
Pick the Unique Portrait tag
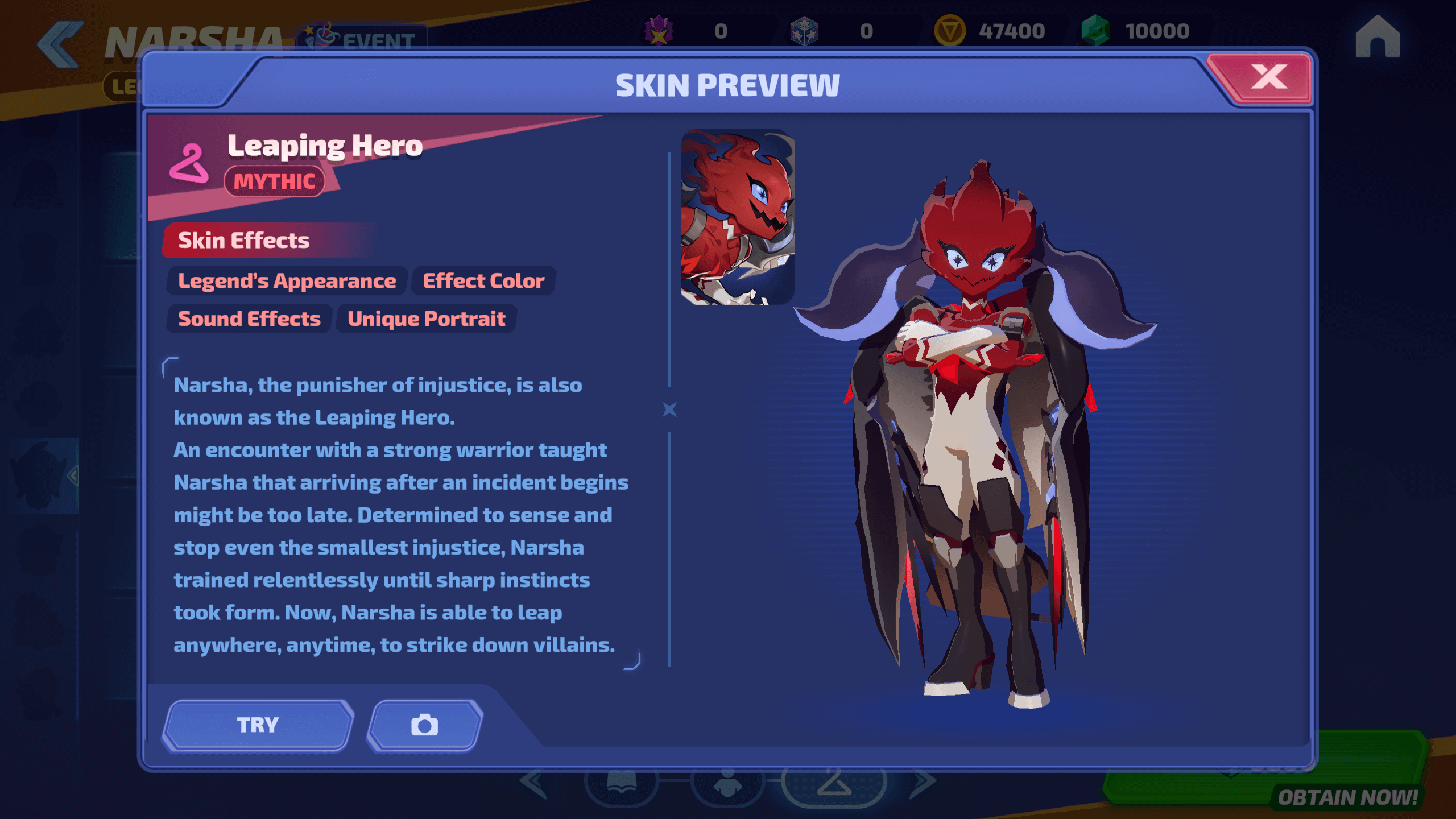(x=426, y=319)
